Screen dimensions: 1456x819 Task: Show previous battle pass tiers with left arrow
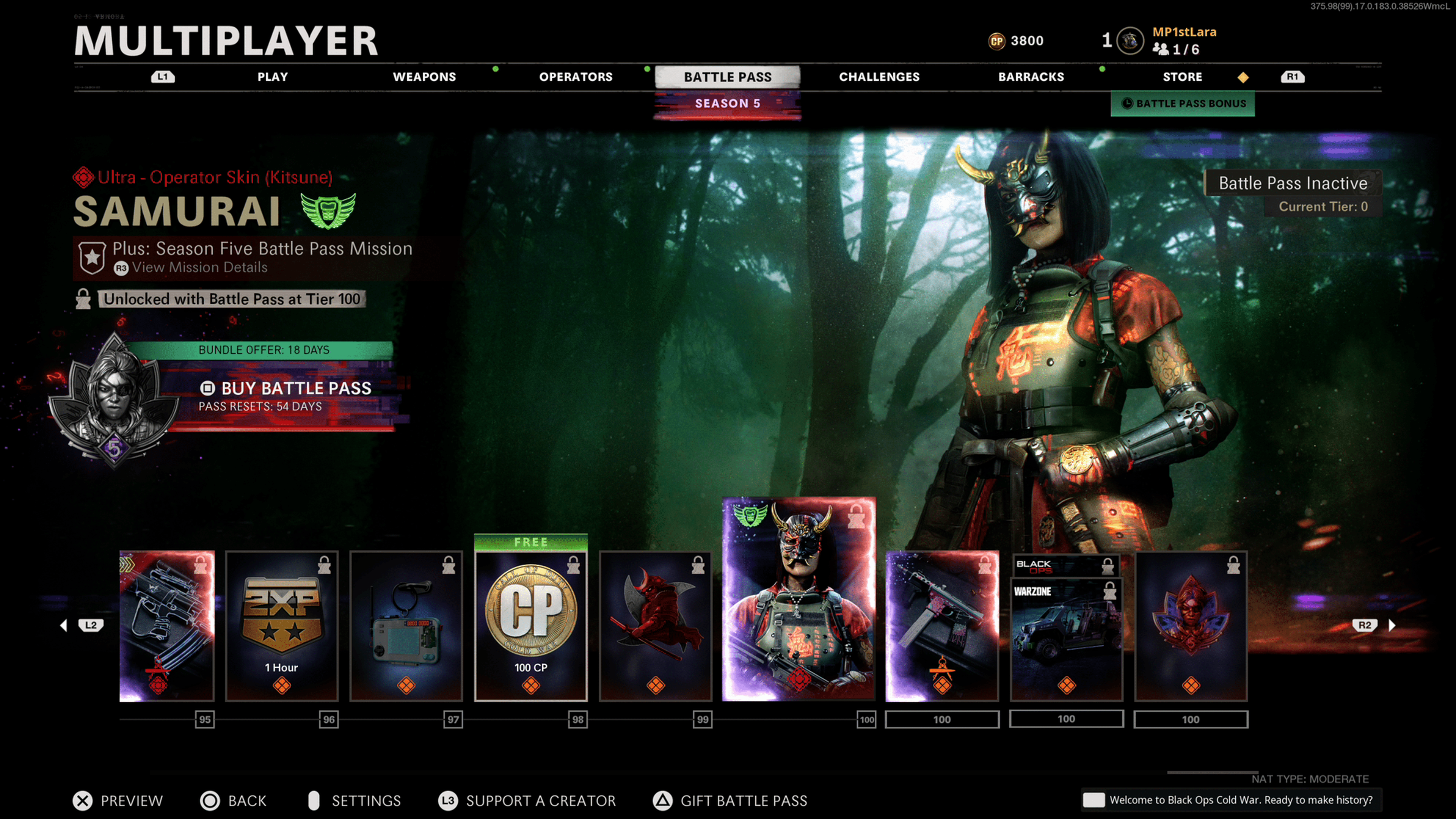64,625
